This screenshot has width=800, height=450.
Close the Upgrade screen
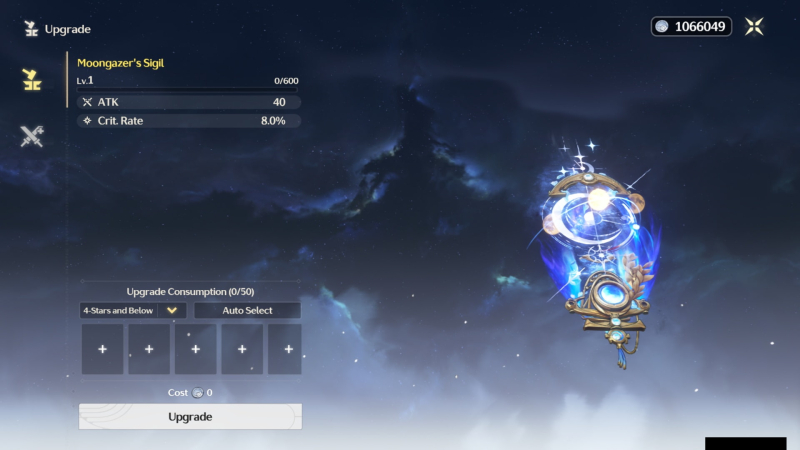pos(754,27)
